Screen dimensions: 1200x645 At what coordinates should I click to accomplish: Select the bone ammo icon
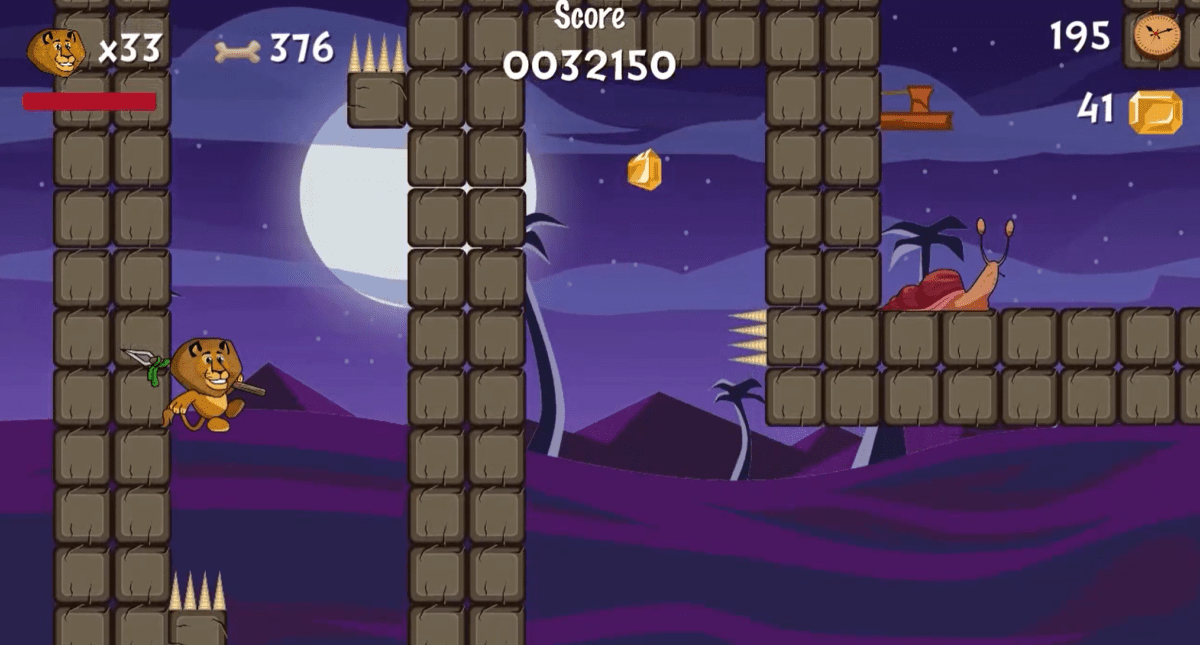tap(238, 50)
